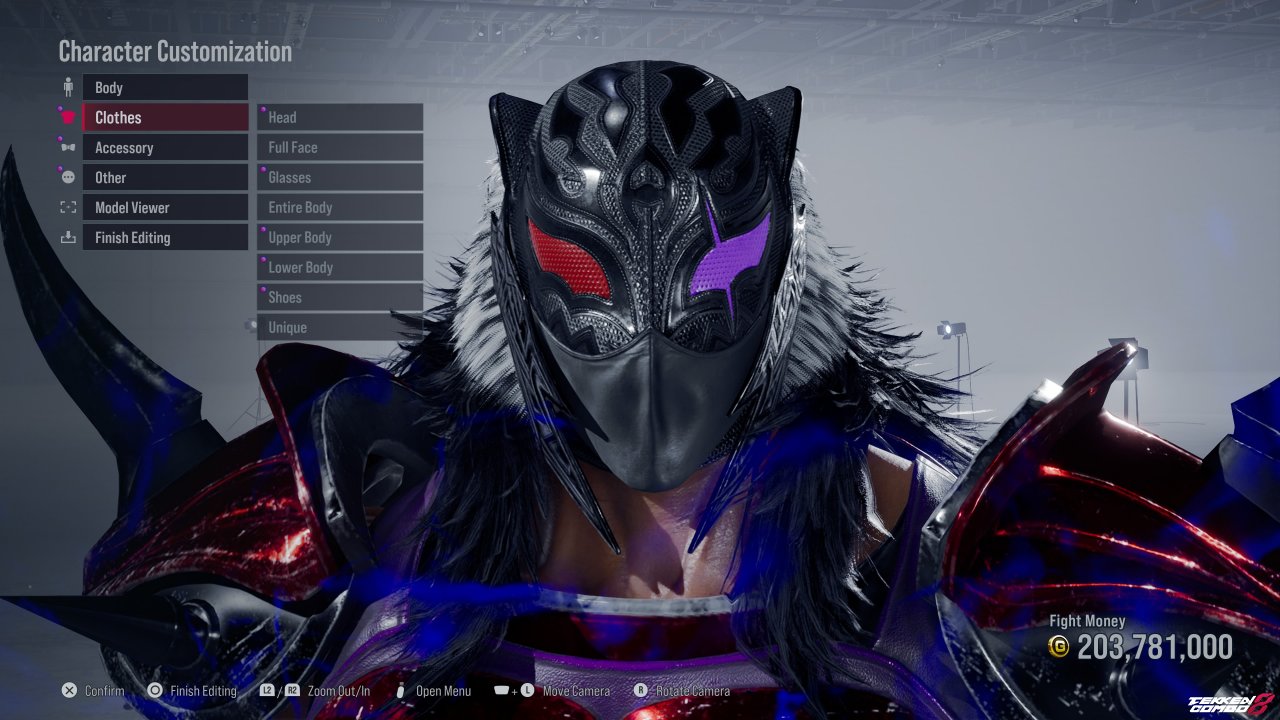Click the gold coin icon beside Fight Money

pos(1061,647)
